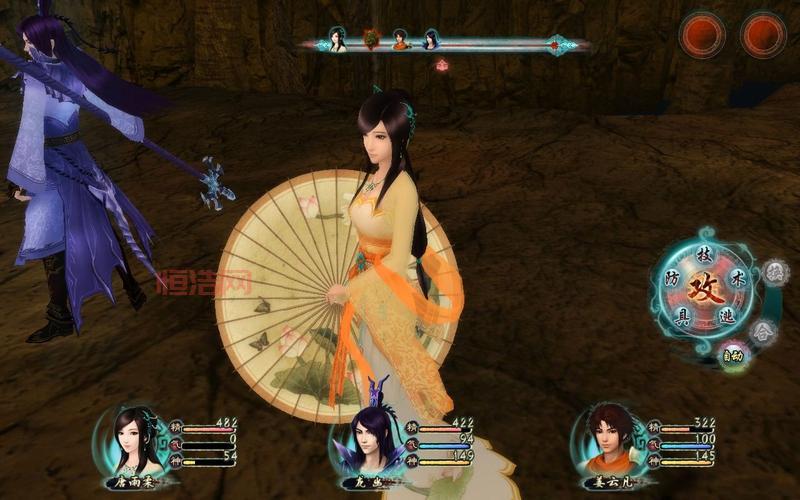Select the 唐雨柔 character portrait
The height and width of the screenshot is (500, 800).
133,440
